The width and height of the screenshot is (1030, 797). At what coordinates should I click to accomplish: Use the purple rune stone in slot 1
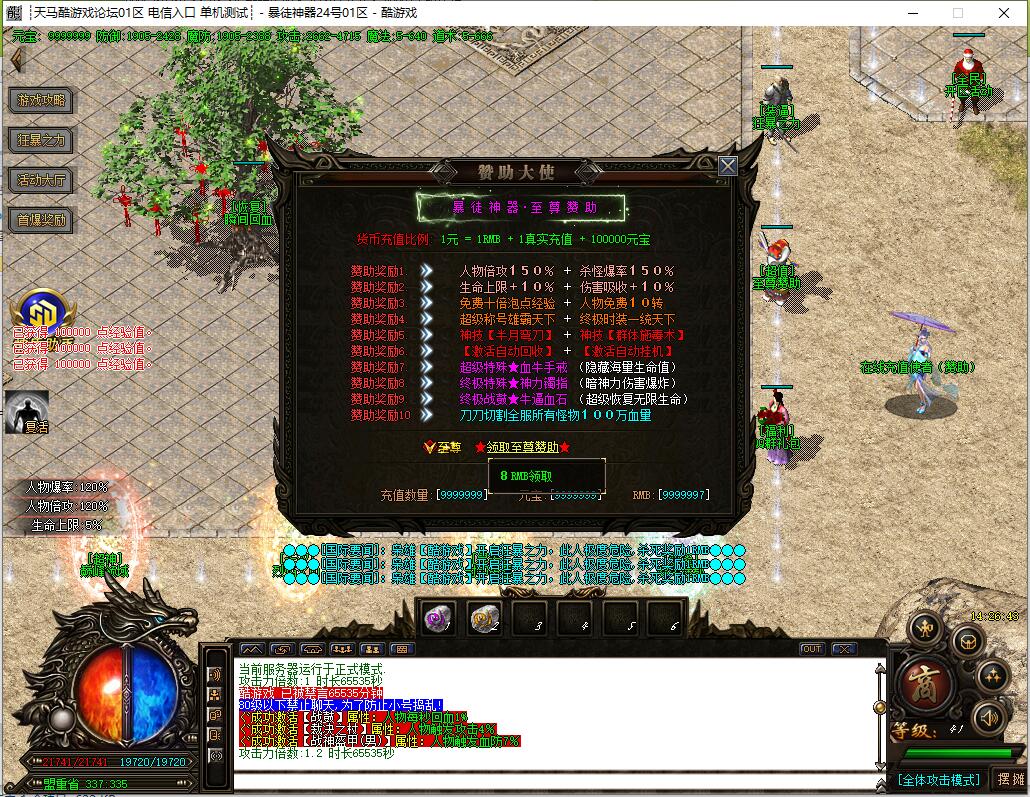438,619
